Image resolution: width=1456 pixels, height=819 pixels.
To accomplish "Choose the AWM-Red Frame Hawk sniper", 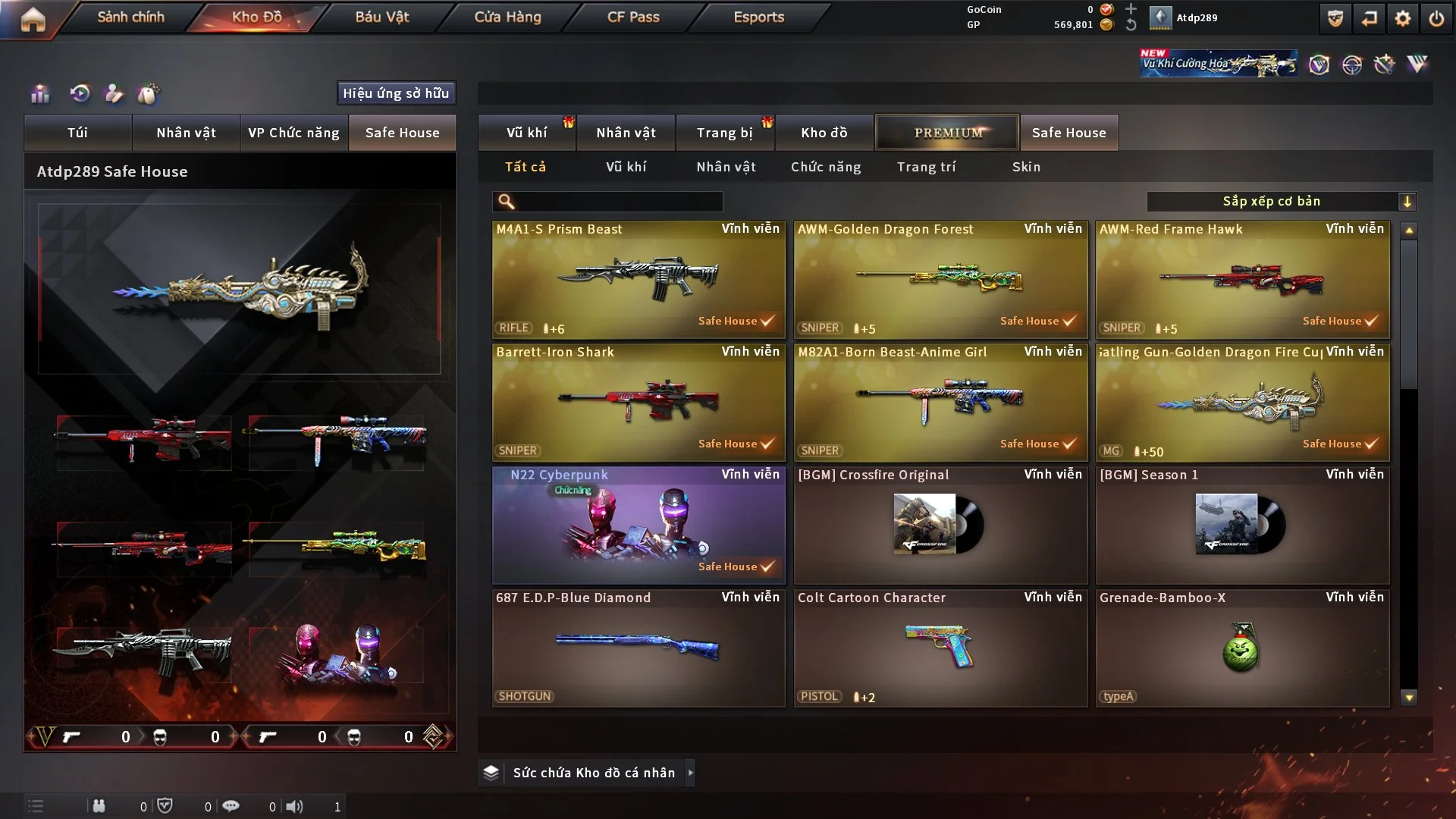I will (1242, 279).
